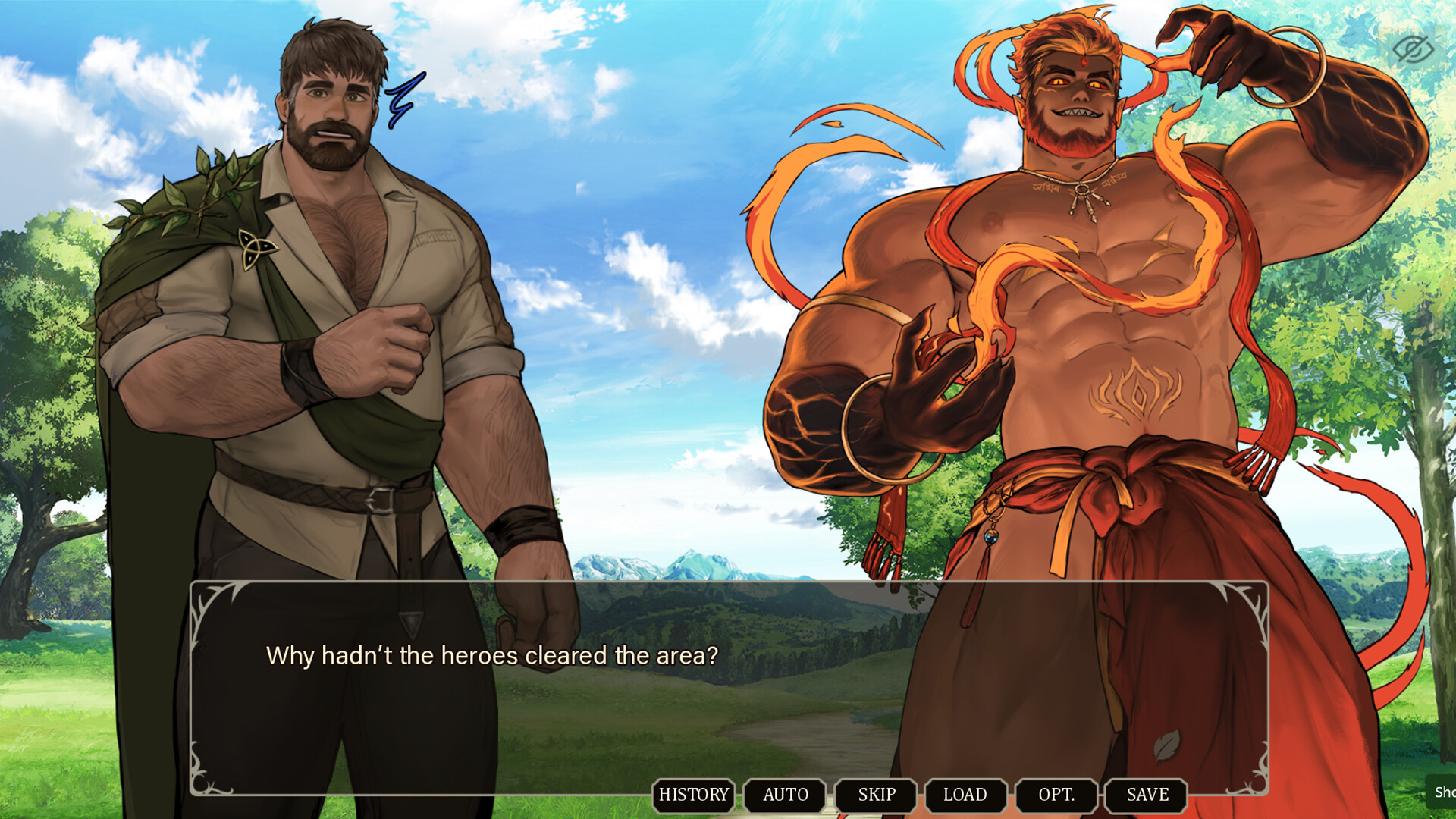Enable SKIP mode to fast-forward dialogue
The image size is (1456, 819).
876,795
